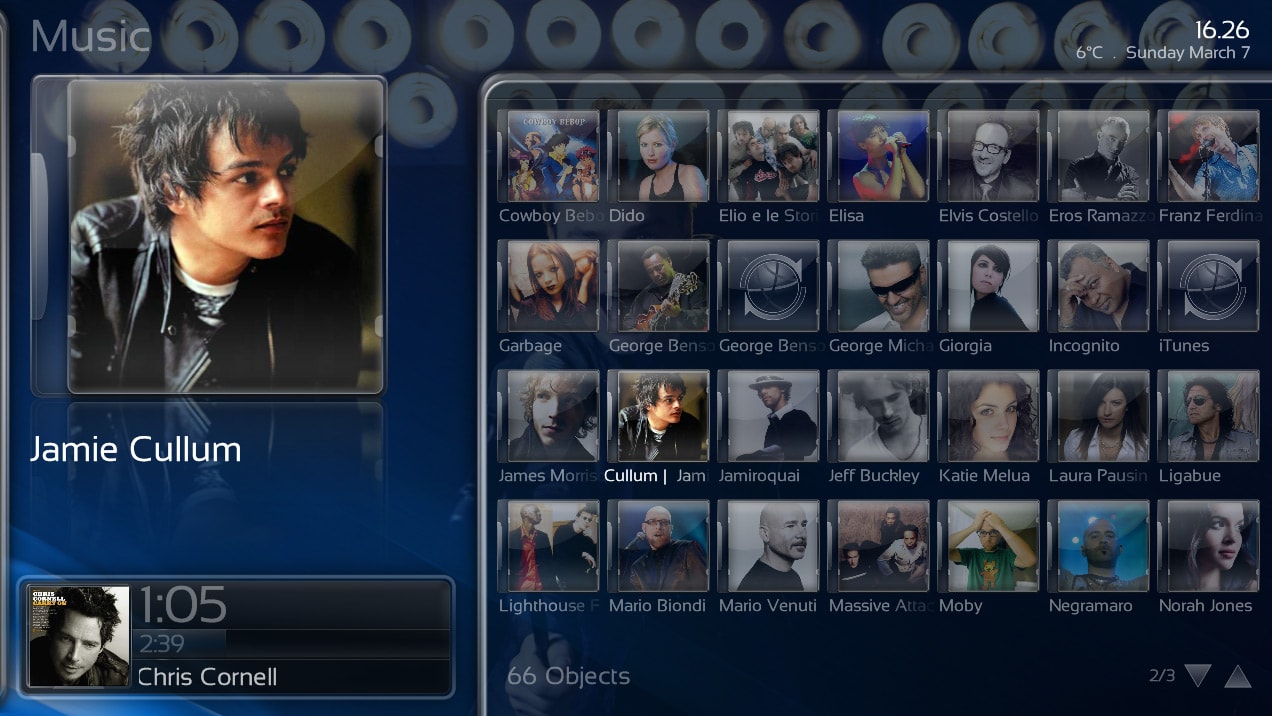Open the Franz Ferdinand artist tile
This screenshot has height=716, width=1272.
1208,156
